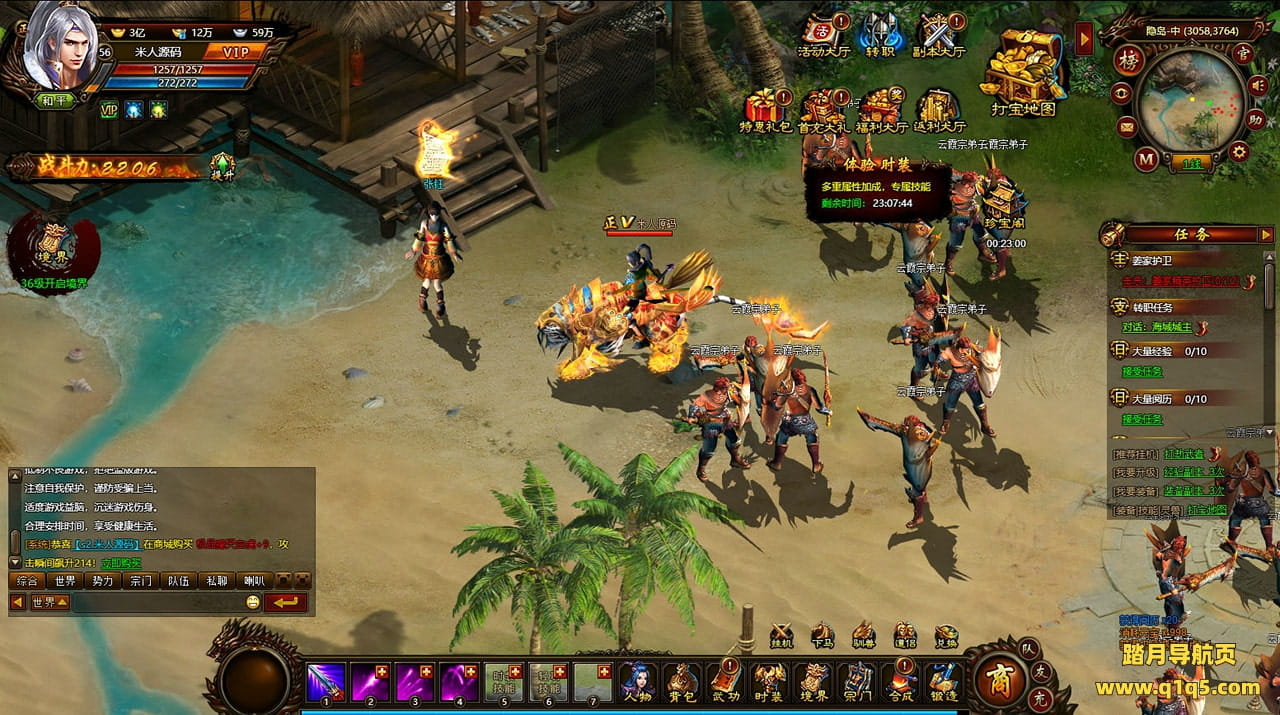Open the 副本大厅 dungeon hall

939,36
